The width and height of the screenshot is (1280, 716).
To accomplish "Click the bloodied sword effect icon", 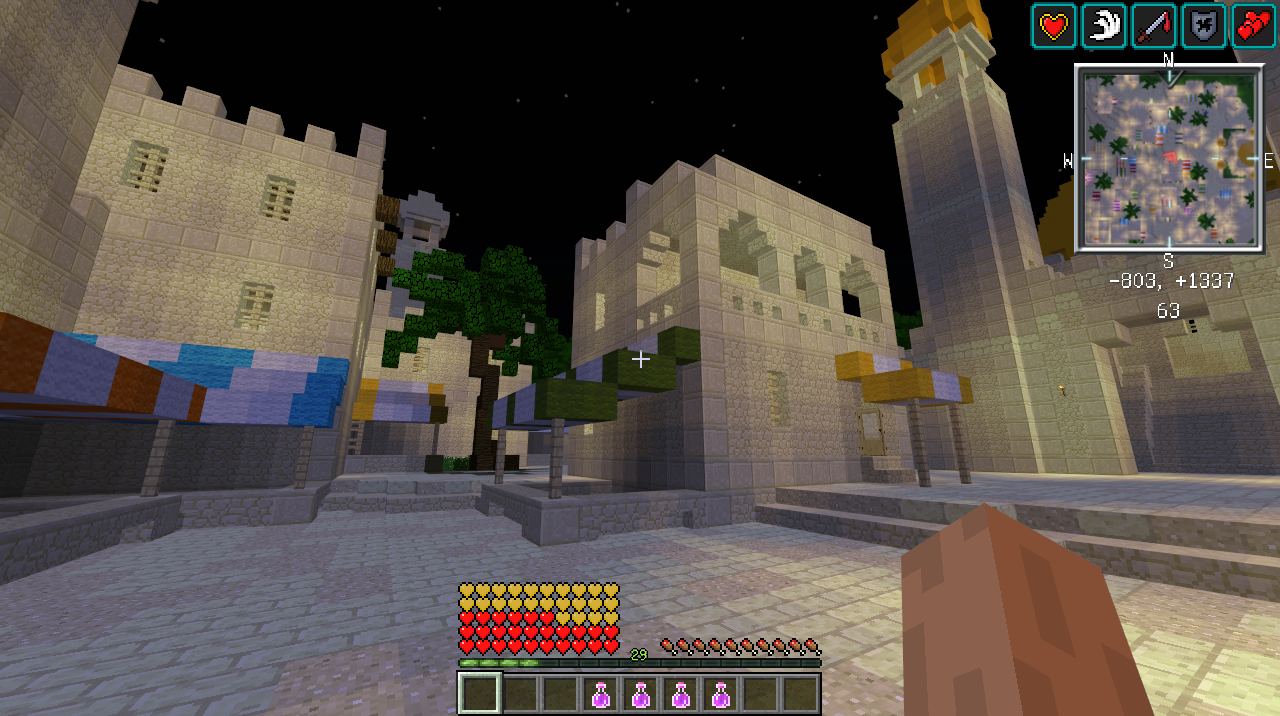I will pyautogui.click(x=1153, y=26).
